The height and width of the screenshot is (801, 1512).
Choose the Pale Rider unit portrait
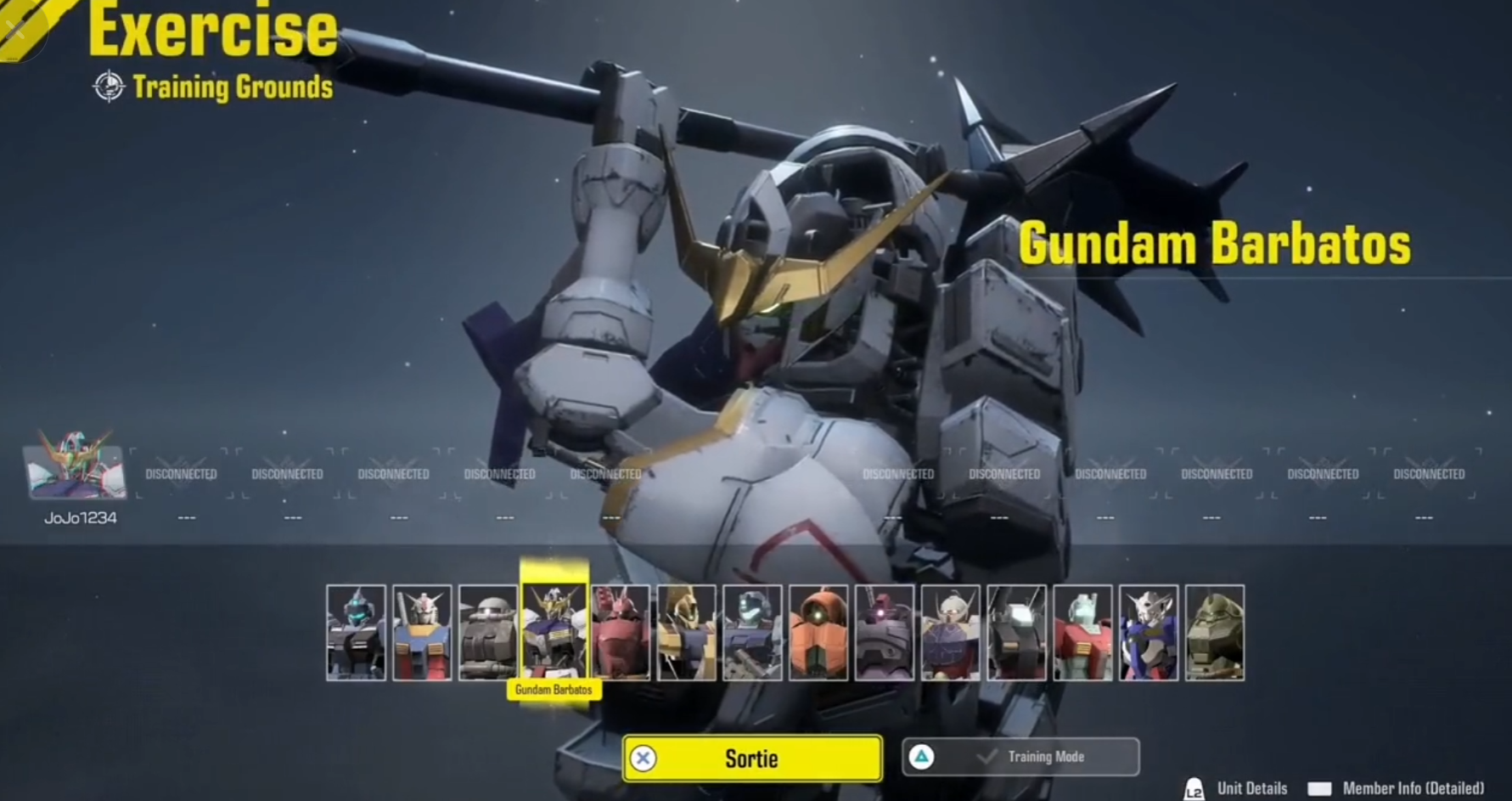tap(356, 632)
